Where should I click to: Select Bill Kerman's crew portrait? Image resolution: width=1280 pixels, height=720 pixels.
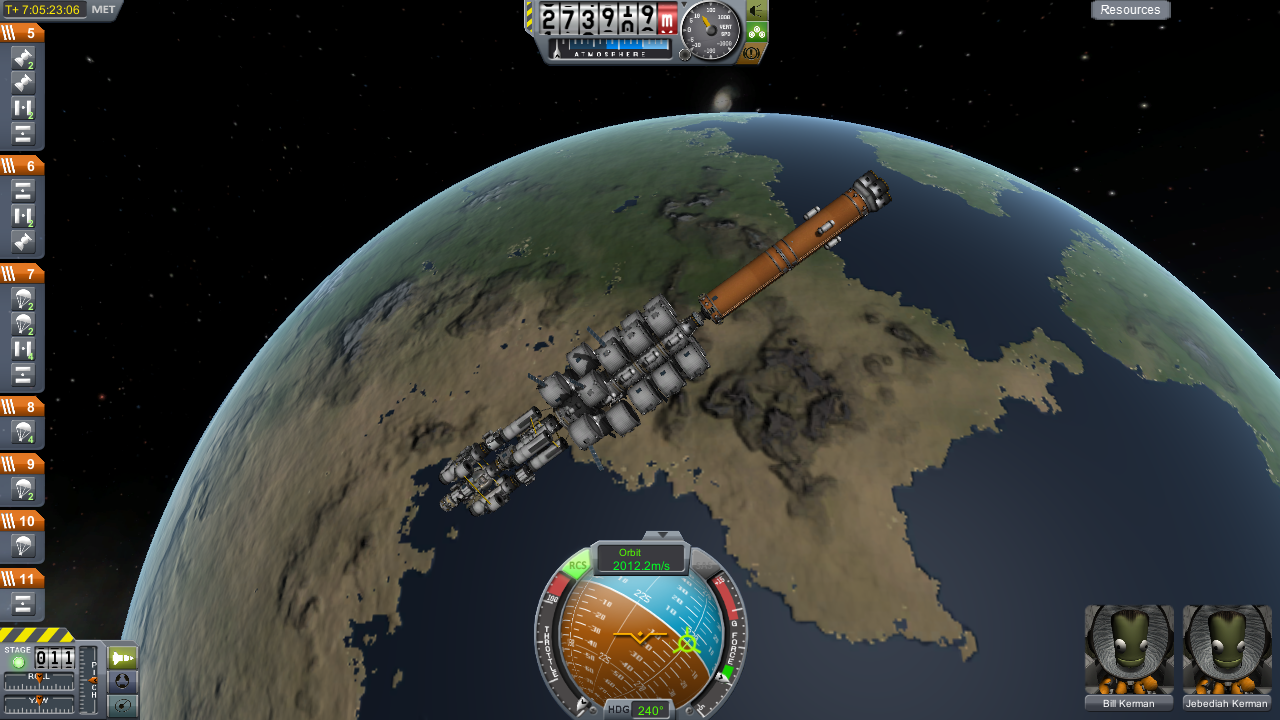(1129, 650)
